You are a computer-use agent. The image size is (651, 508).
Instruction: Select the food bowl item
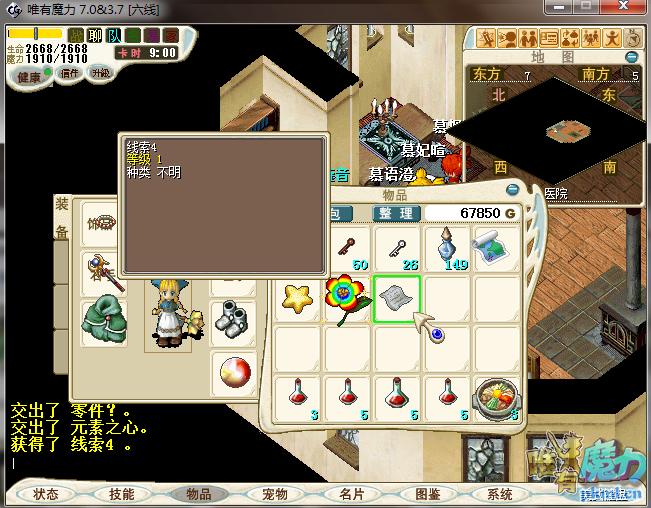pyautogui.click(x=496, y=398)
